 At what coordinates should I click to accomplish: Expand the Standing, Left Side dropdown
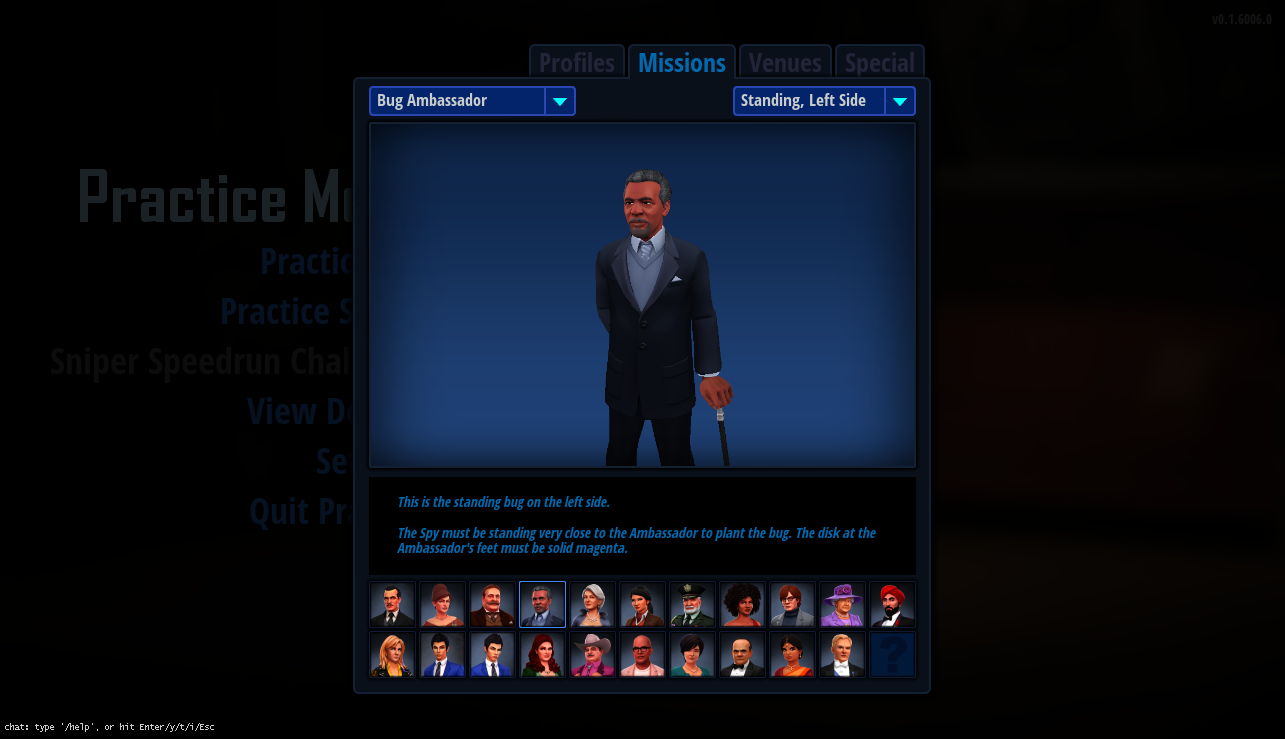[x=824, y=101]
